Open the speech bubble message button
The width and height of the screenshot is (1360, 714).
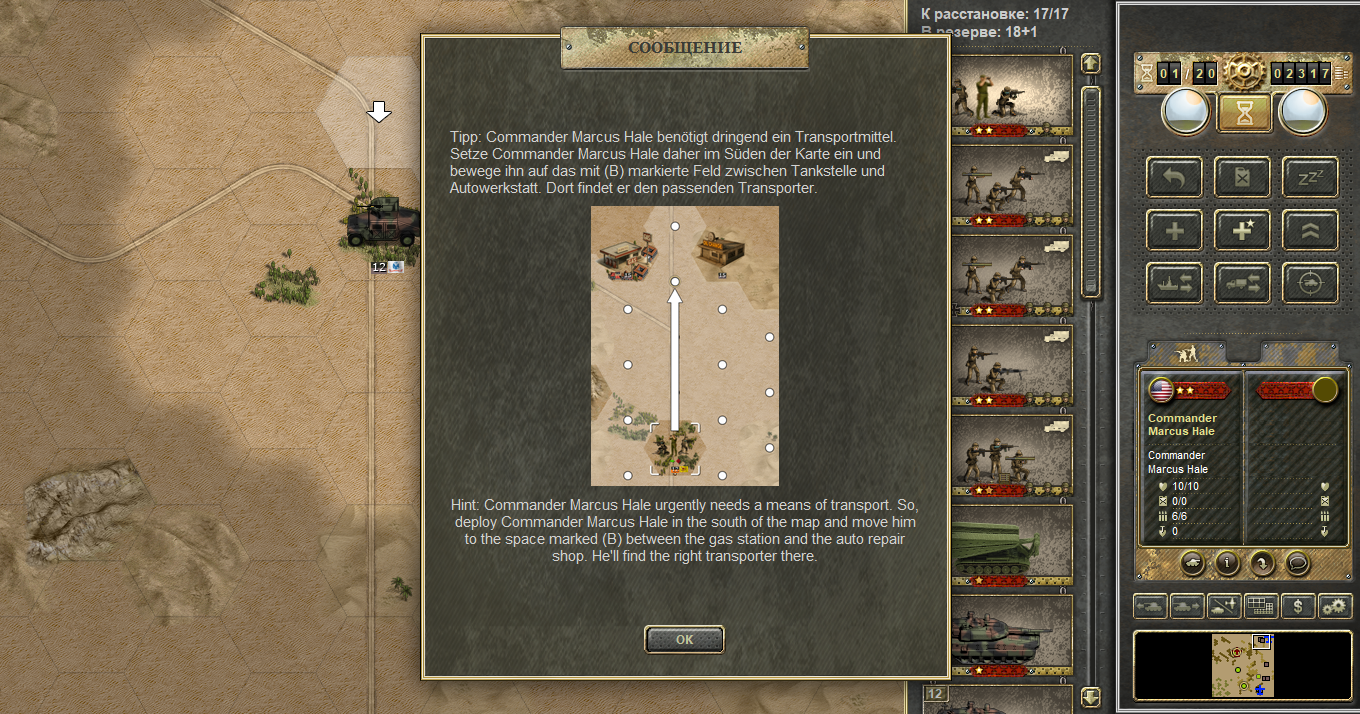point(1297,562)
